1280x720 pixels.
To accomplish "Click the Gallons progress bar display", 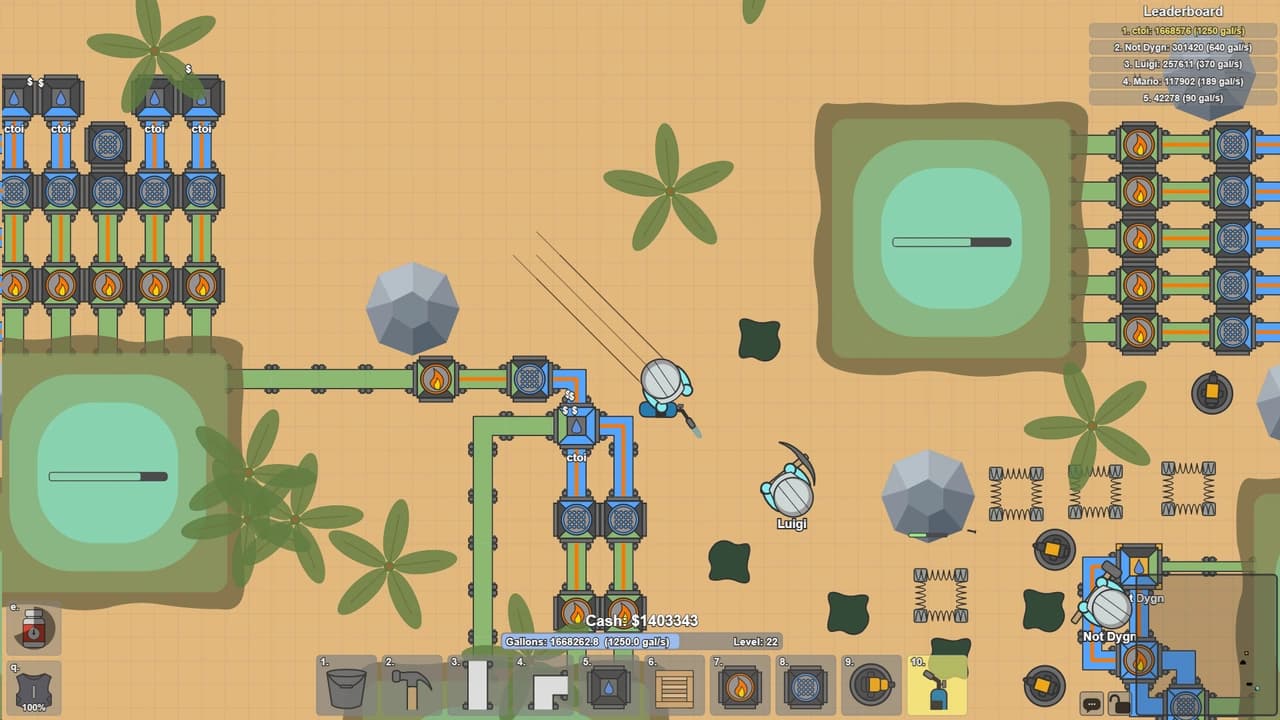I will pyautogui.click(x=591, y=643).
